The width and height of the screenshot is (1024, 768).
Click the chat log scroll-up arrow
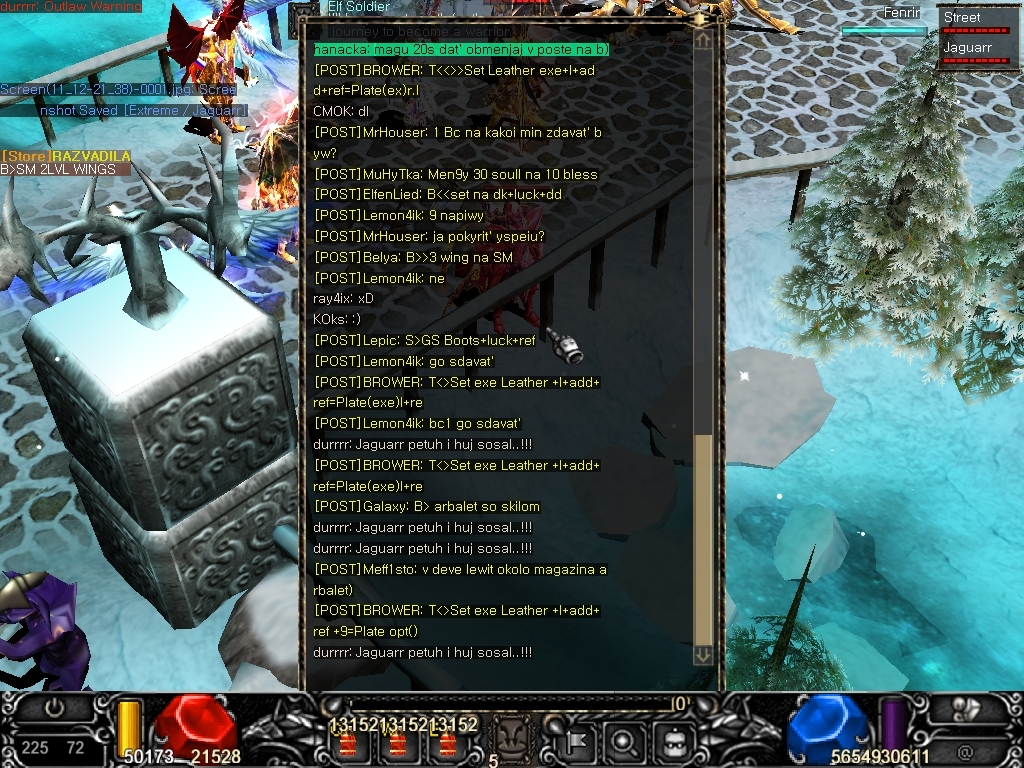point(703,41)
